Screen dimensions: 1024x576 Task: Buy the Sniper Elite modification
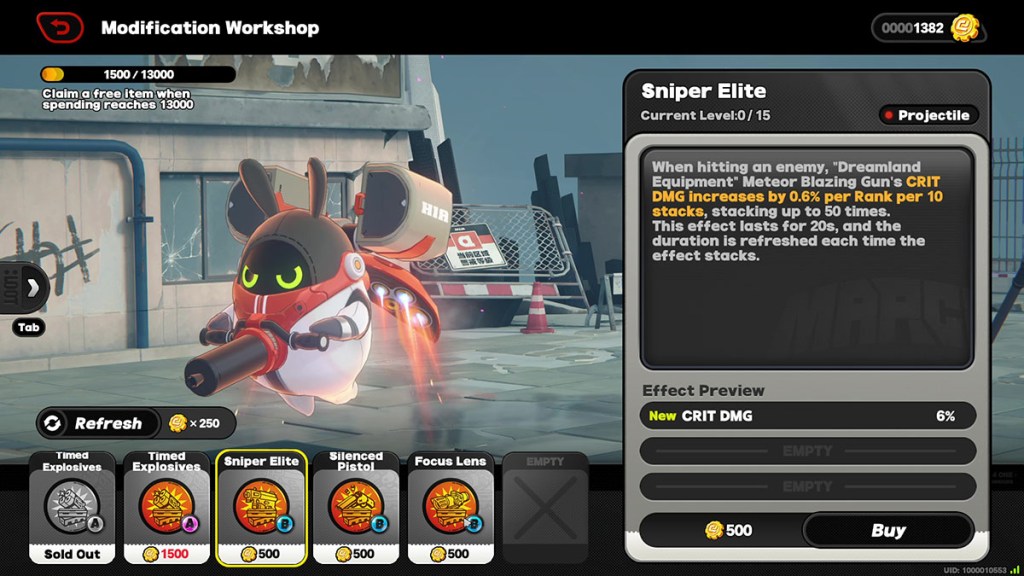coord(887,530)
